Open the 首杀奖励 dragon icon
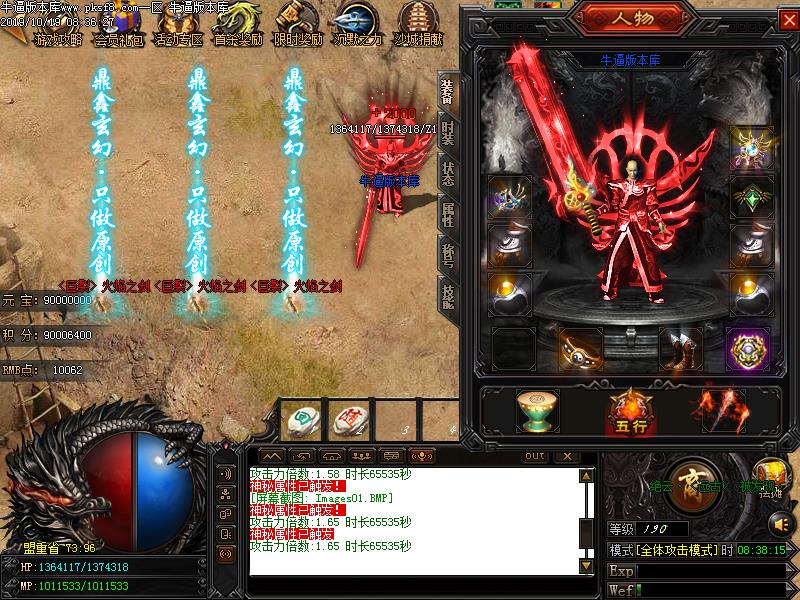Screen dimensions: 800x600 pyautogui.click(x=238, y=23)
